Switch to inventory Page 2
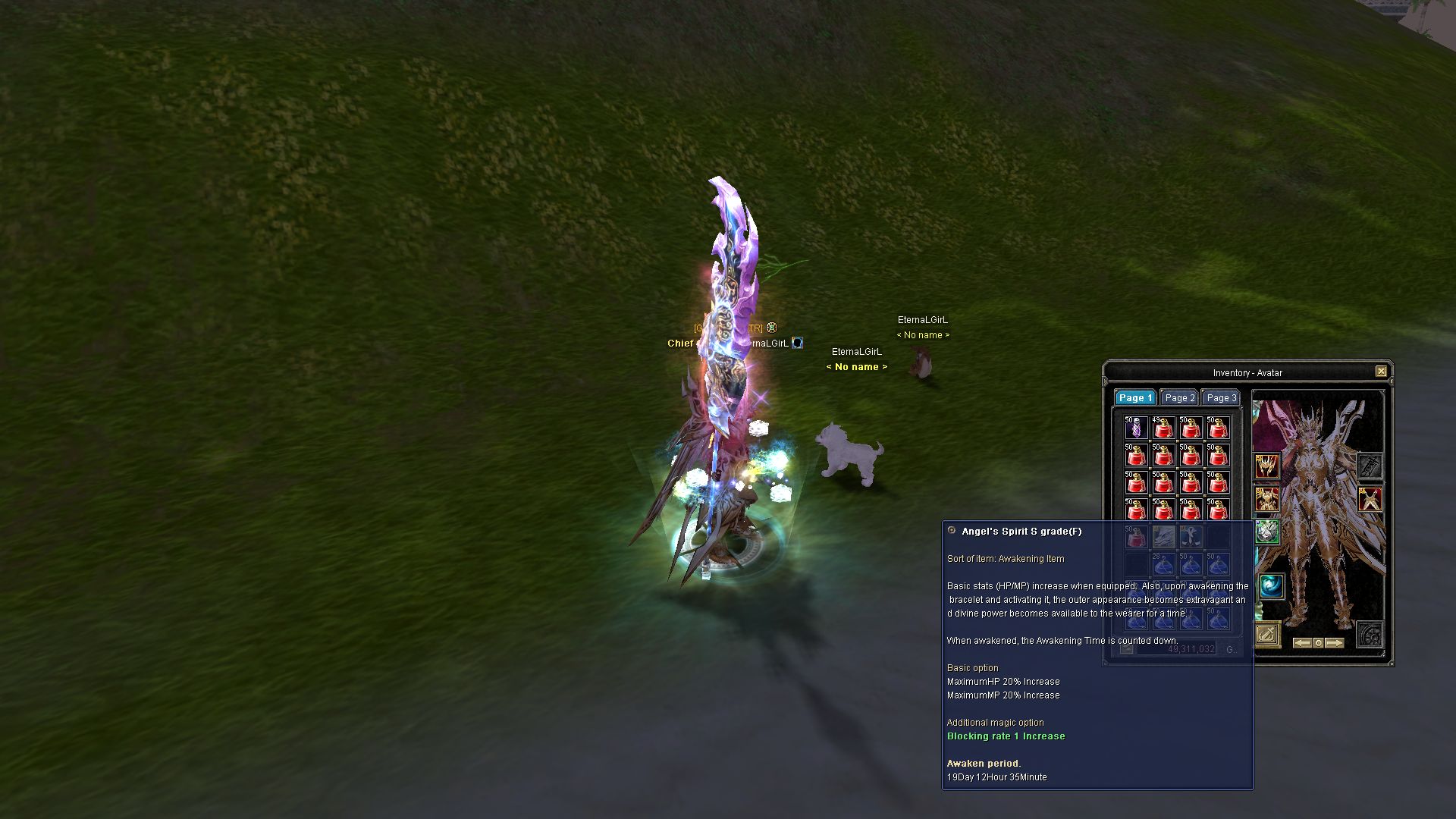Image resolution: width=1456 pixels, height=819 pixels. click(x=1179, y=398)
